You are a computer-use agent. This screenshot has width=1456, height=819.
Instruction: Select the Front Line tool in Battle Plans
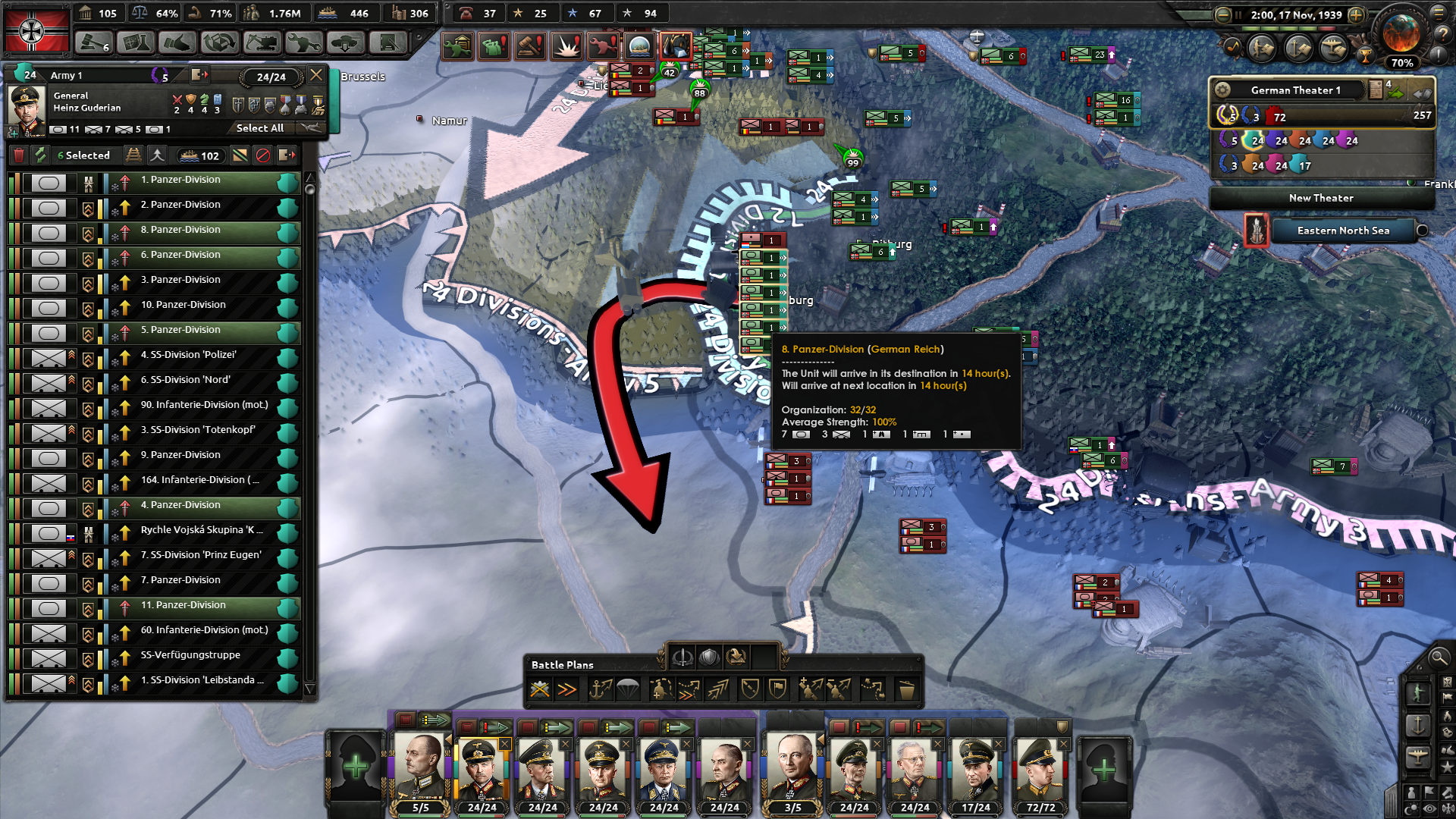pos(540,688)
